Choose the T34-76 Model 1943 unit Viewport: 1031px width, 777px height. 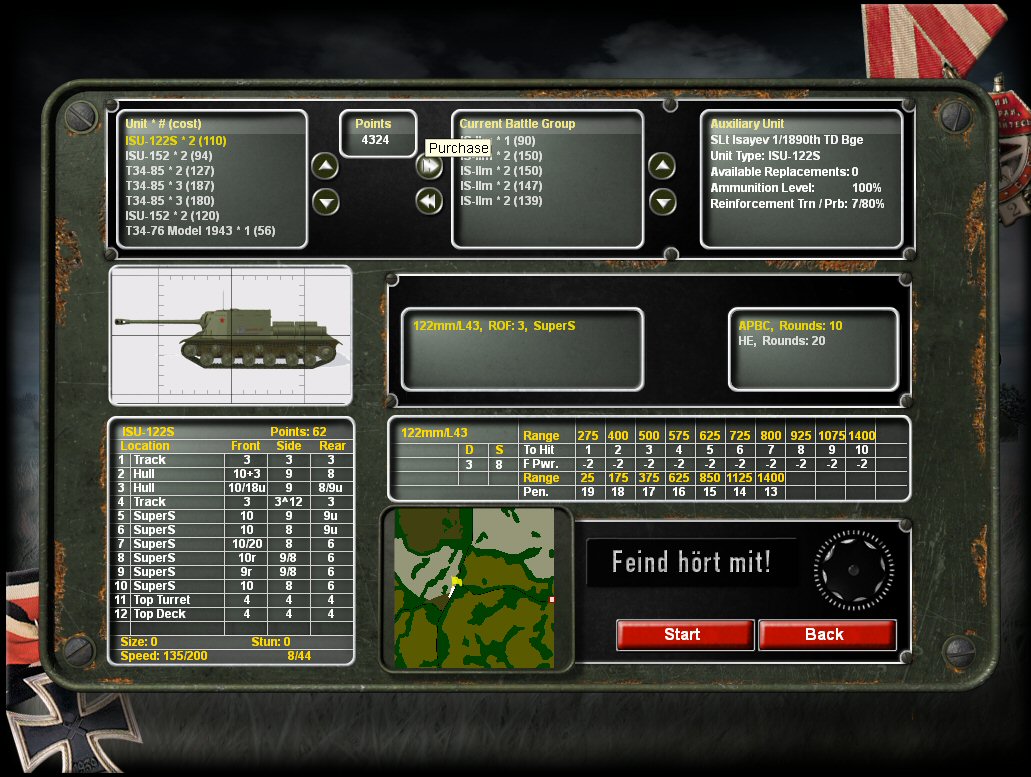tap(200, 231)
